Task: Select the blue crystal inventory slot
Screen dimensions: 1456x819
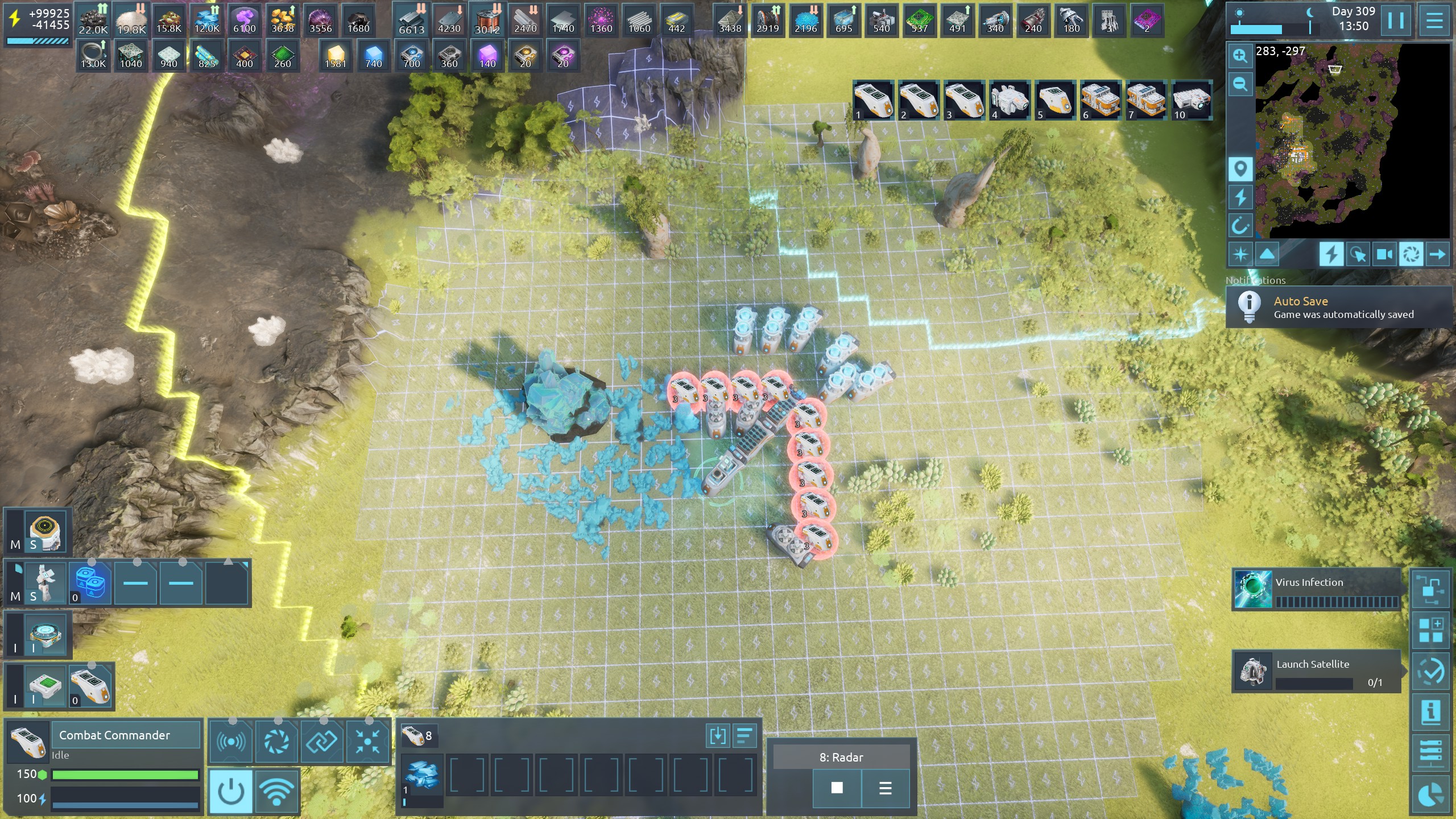Action: (x=421, y=775)
